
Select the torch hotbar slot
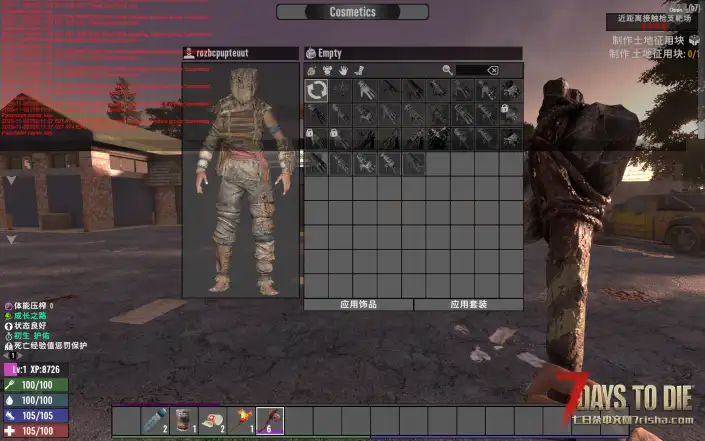(241, 420)
